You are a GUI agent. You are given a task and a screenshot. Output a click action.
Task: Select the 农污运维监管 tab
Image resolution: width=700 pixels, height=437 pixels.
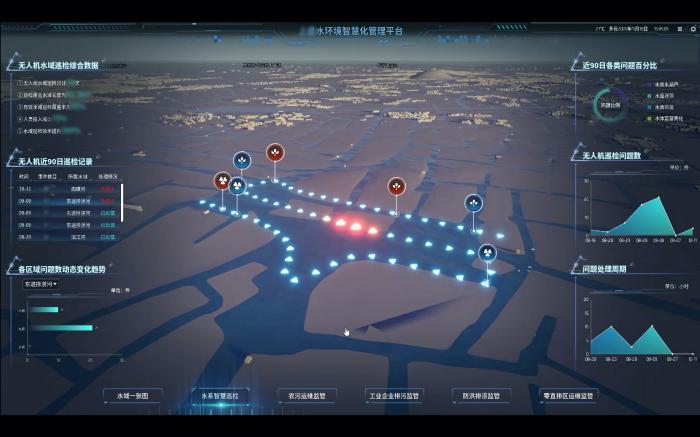coord(308,396)
